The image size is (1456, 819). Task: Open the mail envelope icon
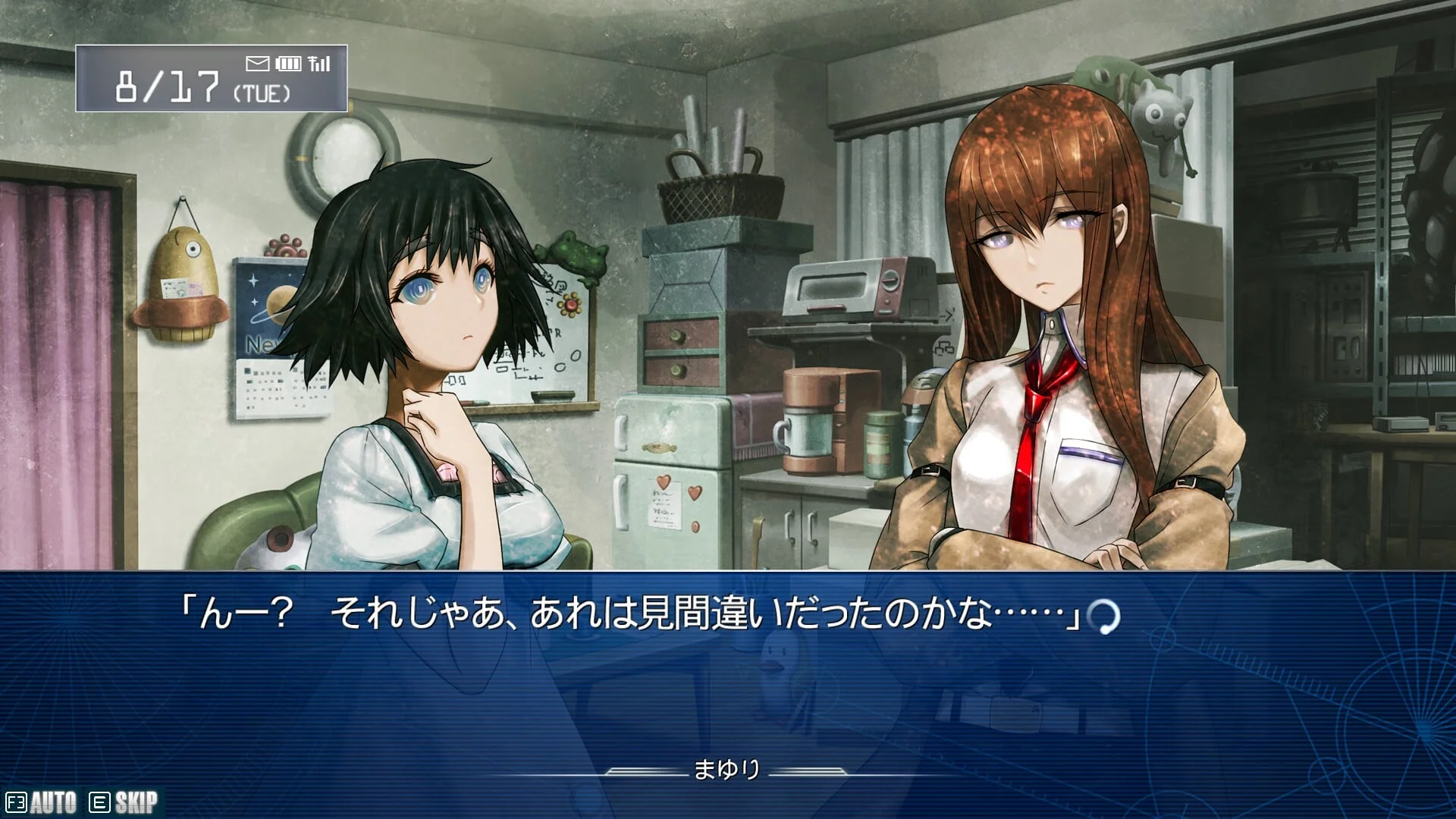pos(258,63)
